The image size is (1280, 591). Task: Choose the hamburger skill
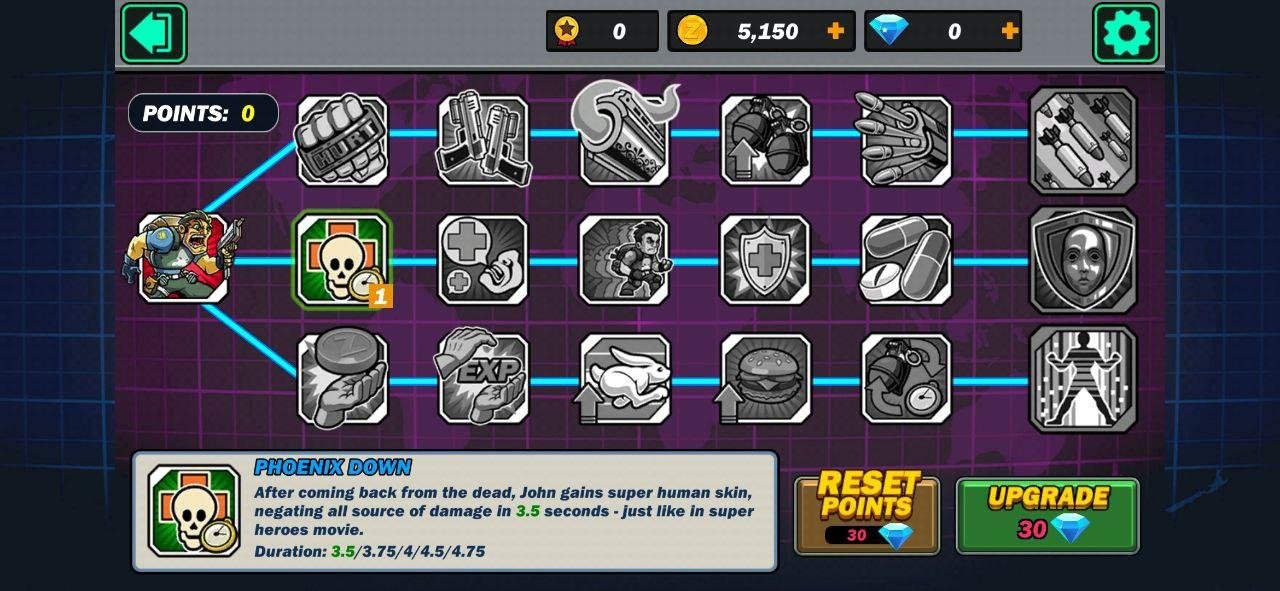pos(766,379)
